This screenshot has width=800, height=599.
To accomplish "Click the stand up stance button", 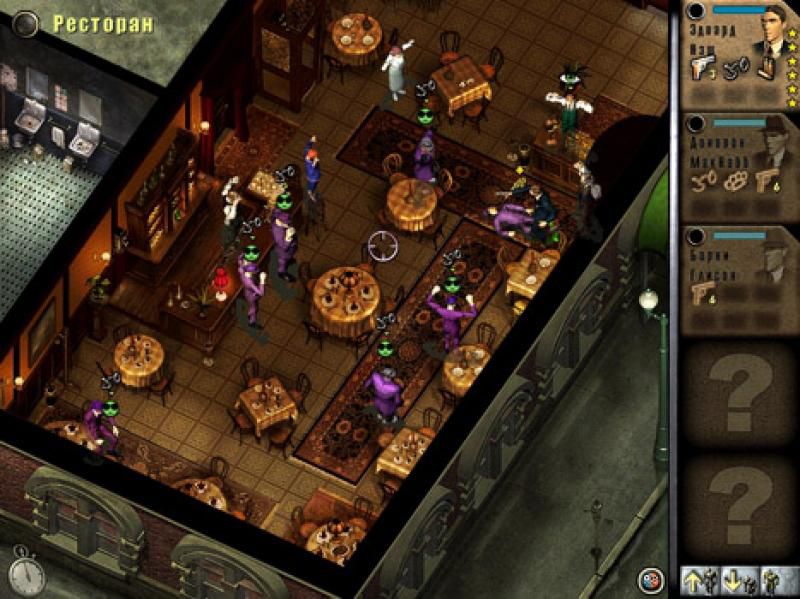I will [697, 580].
